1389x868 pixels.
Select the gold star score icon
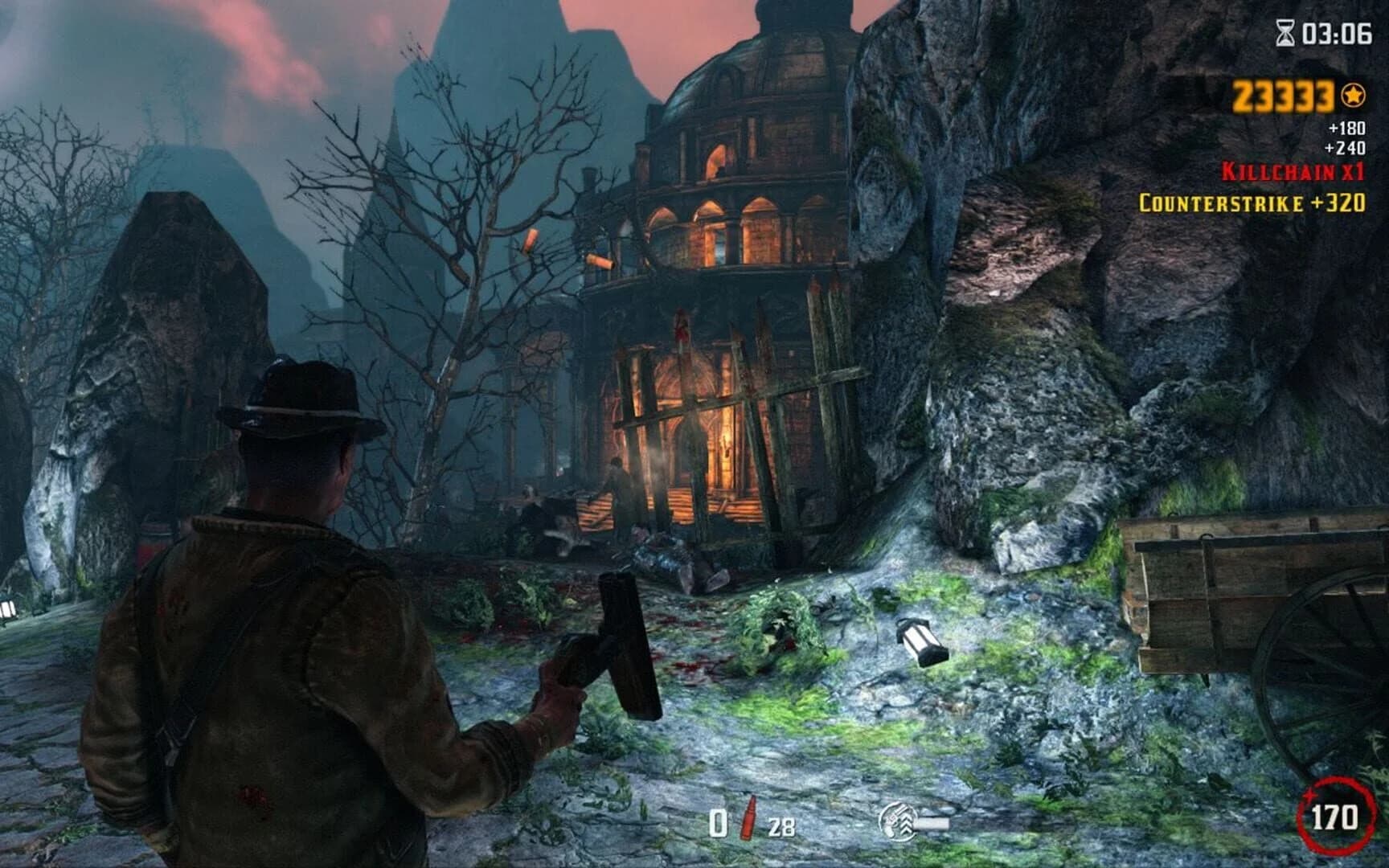pos(1354,93)
